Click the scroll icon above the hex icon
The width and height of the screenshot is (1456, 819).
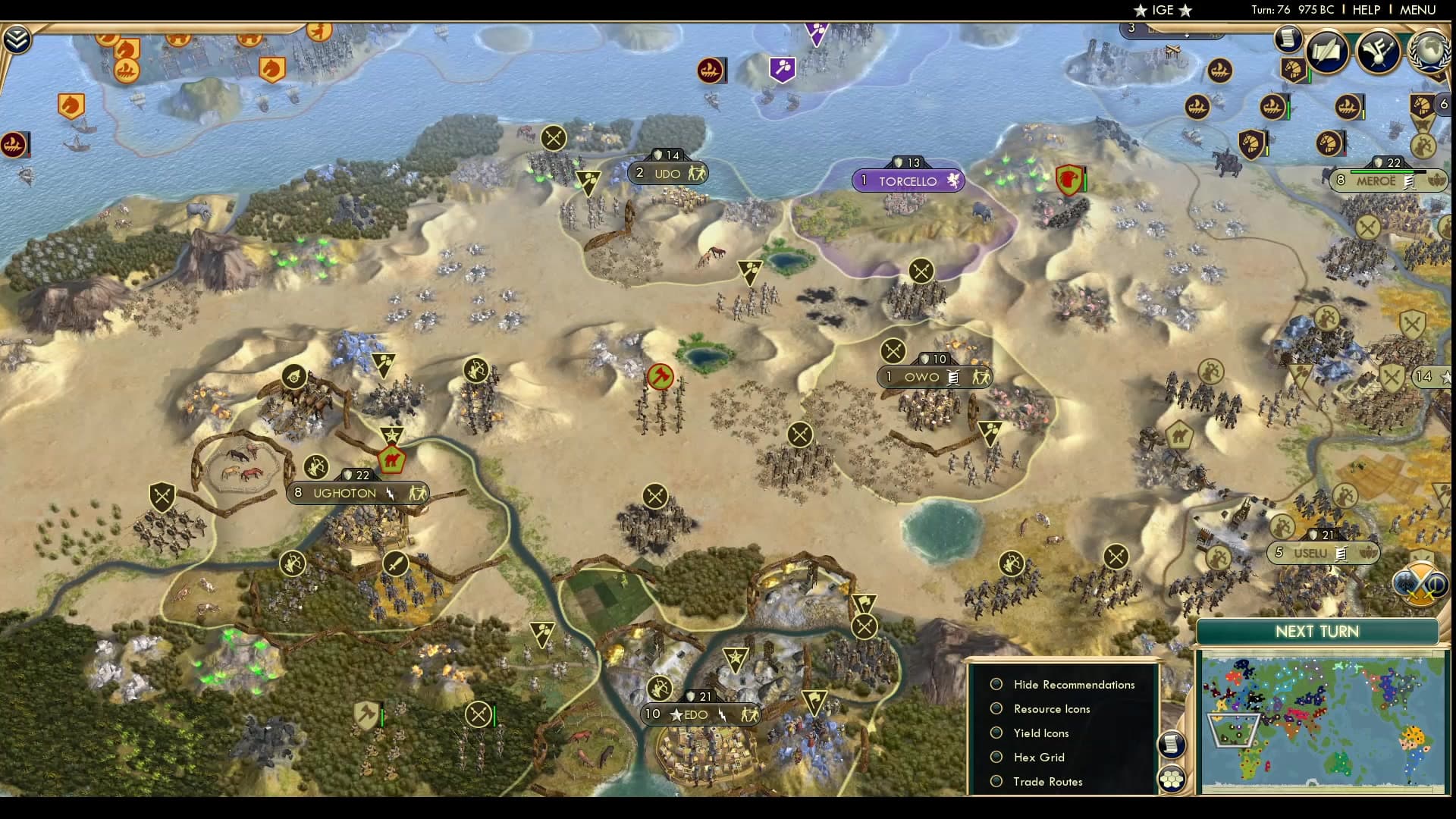click(x=1172, y=744)
